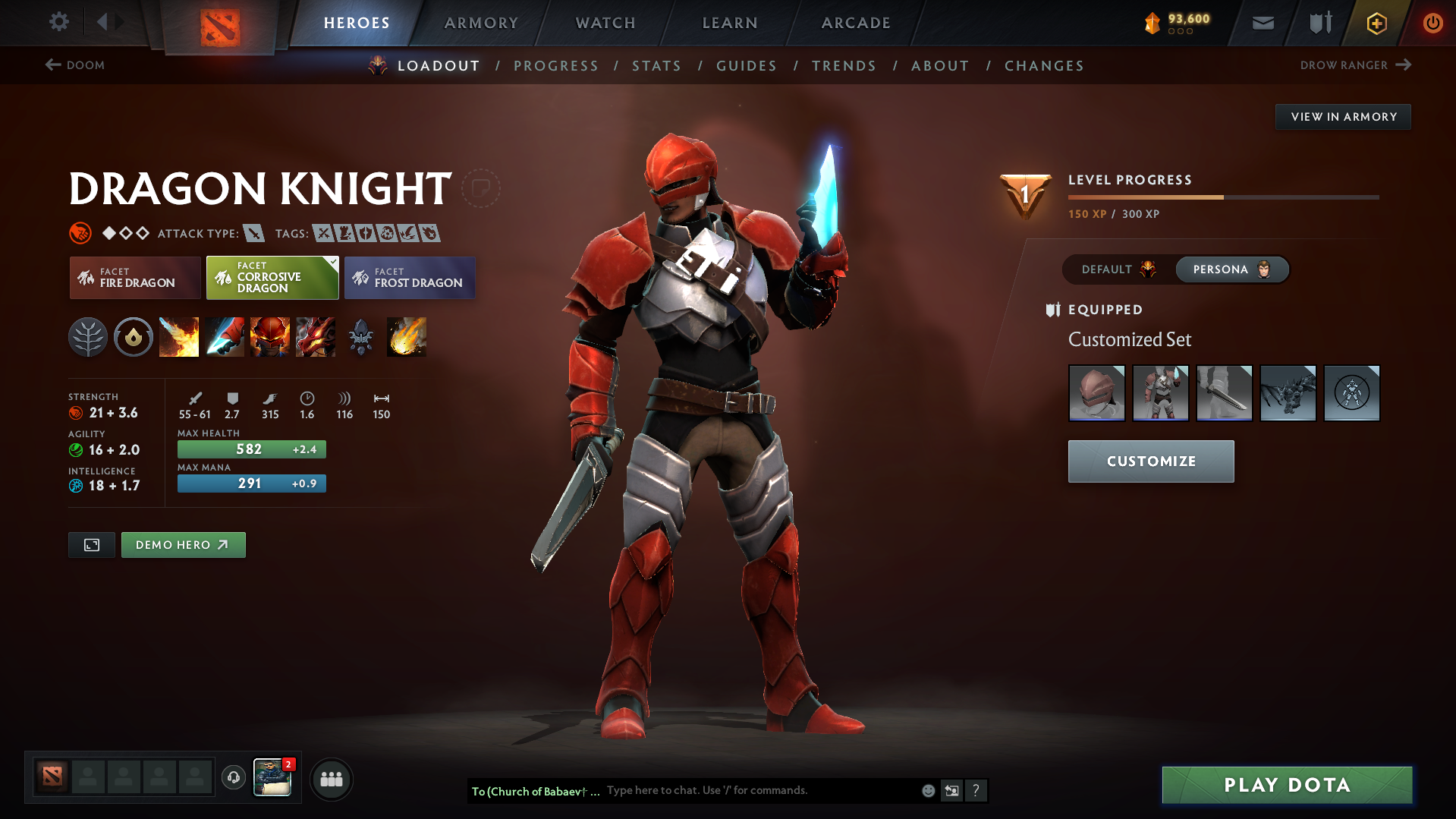Viewport: 1456px width, 819px height.
Task: Click the Level Progress XP bar
Action: click(x=1222, y=197)
